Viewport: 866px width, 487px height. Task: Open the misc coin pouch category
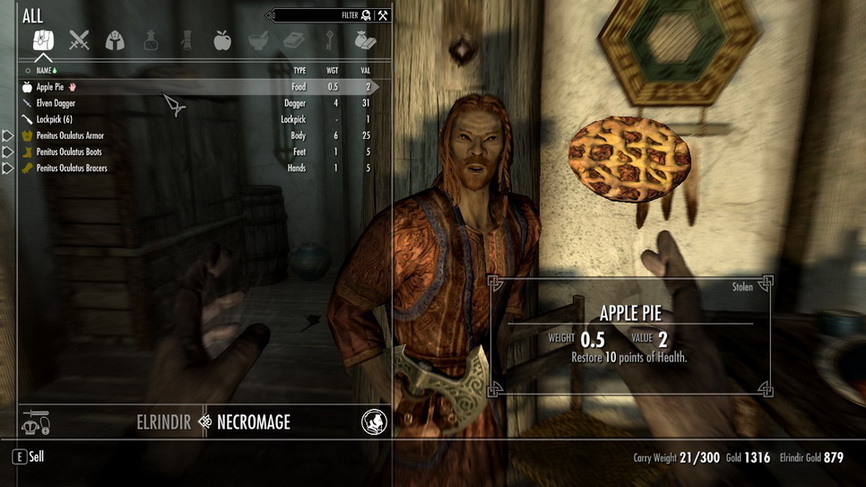click(363, 41)
